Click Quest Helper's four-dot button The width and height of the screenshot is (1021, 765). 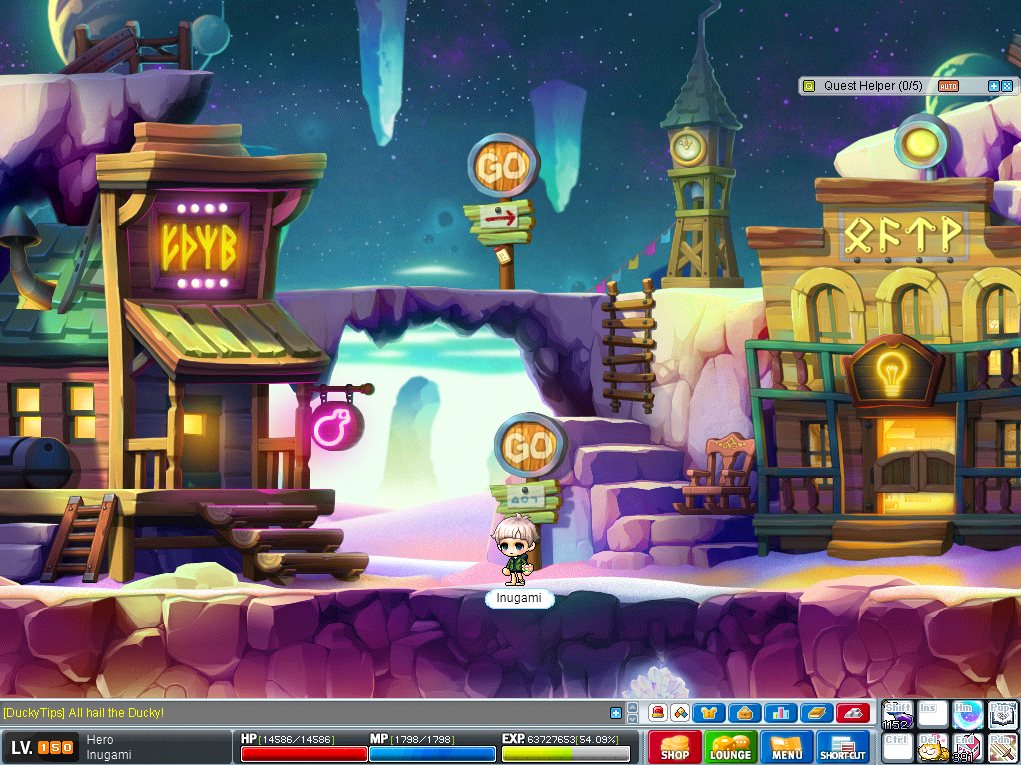(x=1008, y=86)
